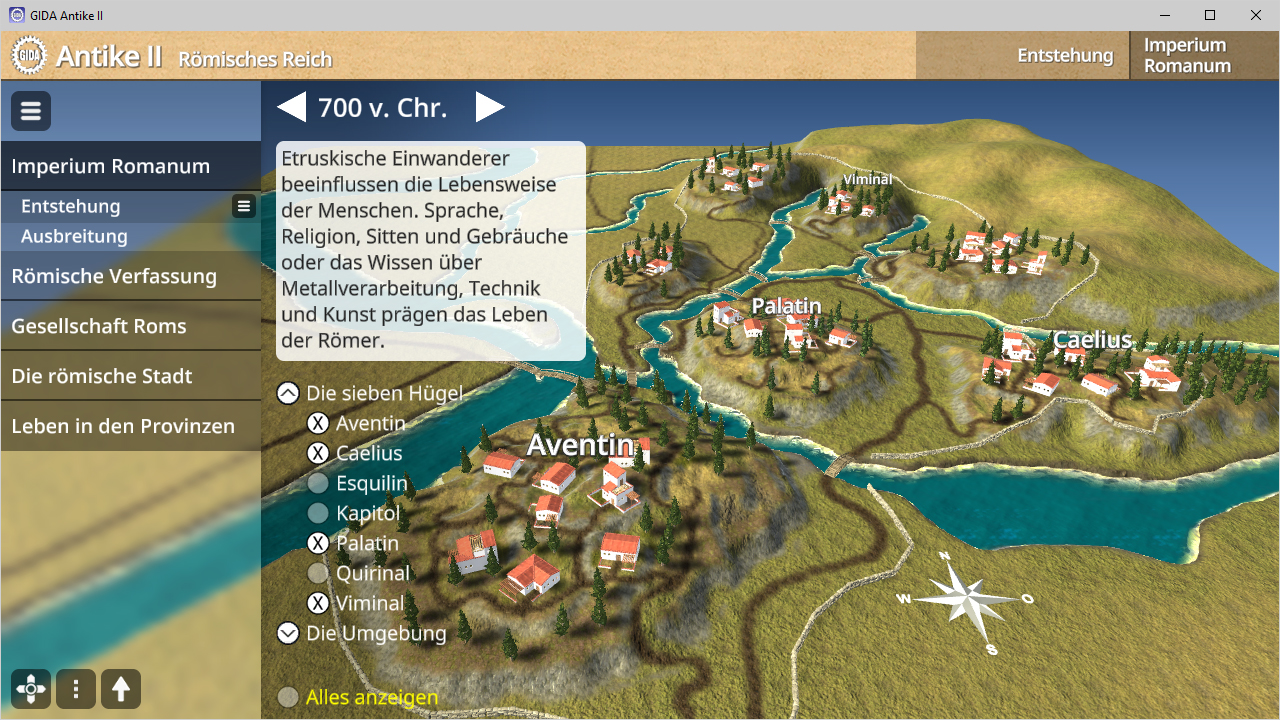The image size is (1280, 720).
Task: Click the Entstehung breadcrumb in header
Action: click(1065, 55)
